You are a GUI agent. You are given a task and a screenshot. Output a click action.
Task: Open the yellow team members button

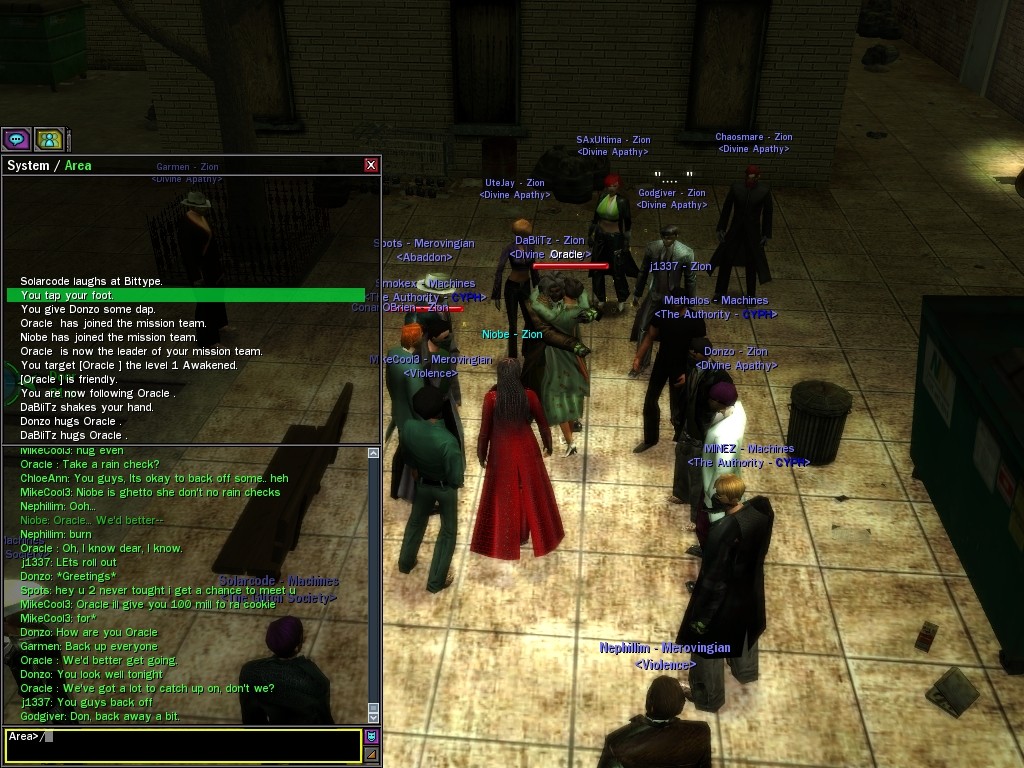49,139
